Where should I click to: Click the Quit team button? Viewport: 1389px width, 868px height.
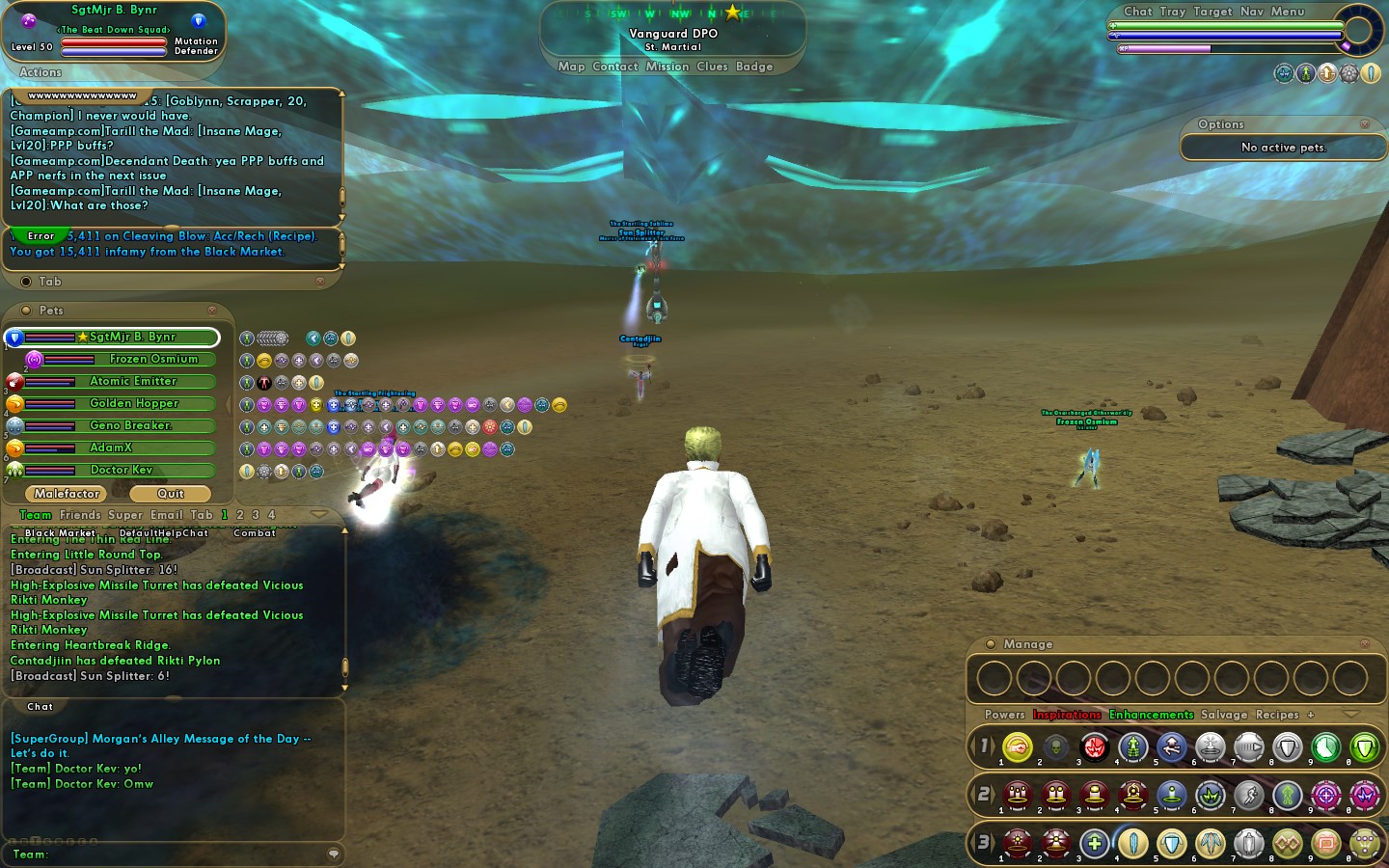[x=170, y=494]
